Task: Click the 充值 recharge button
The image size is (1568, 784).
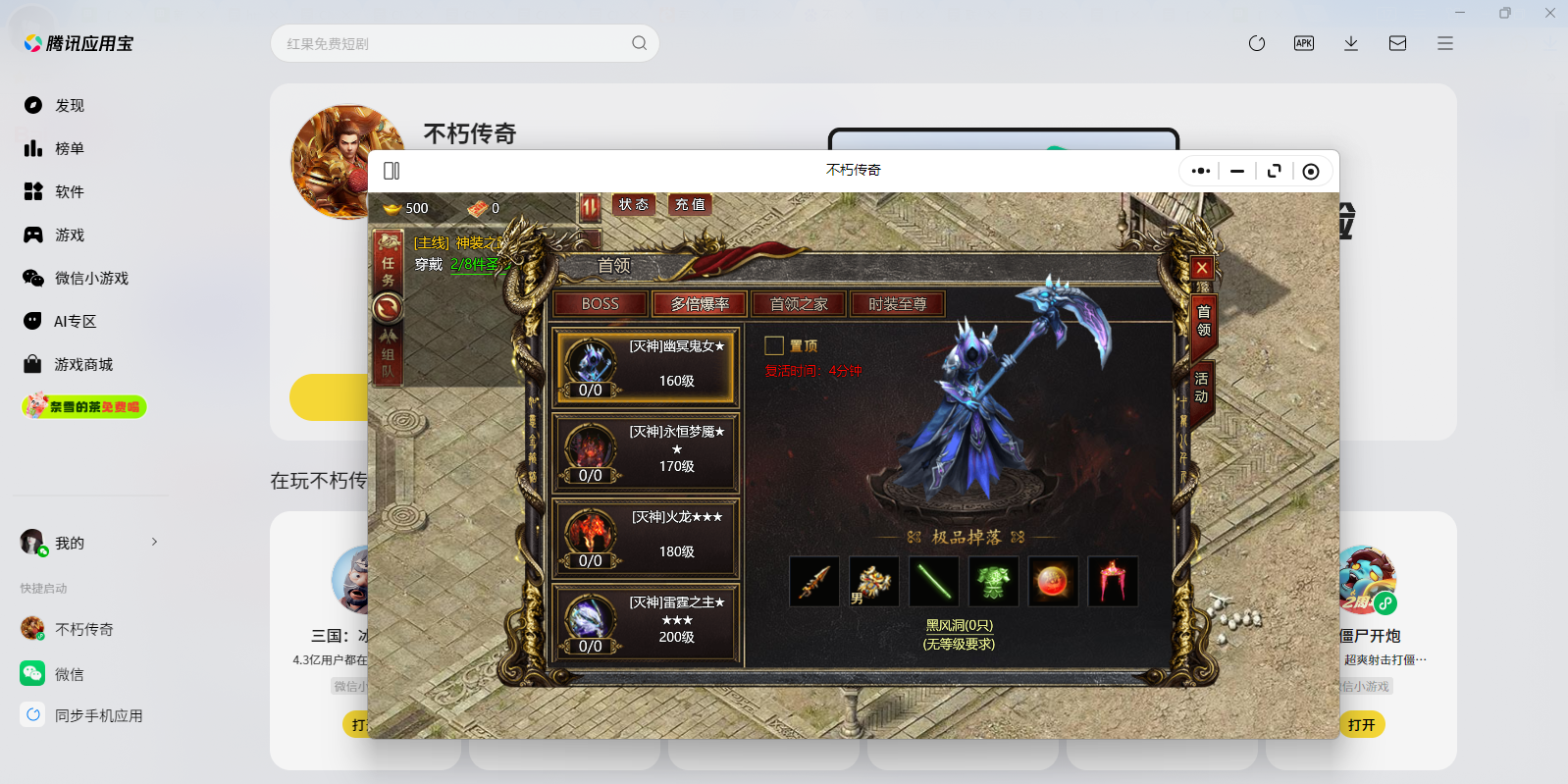Action: (x=689, y=204)
